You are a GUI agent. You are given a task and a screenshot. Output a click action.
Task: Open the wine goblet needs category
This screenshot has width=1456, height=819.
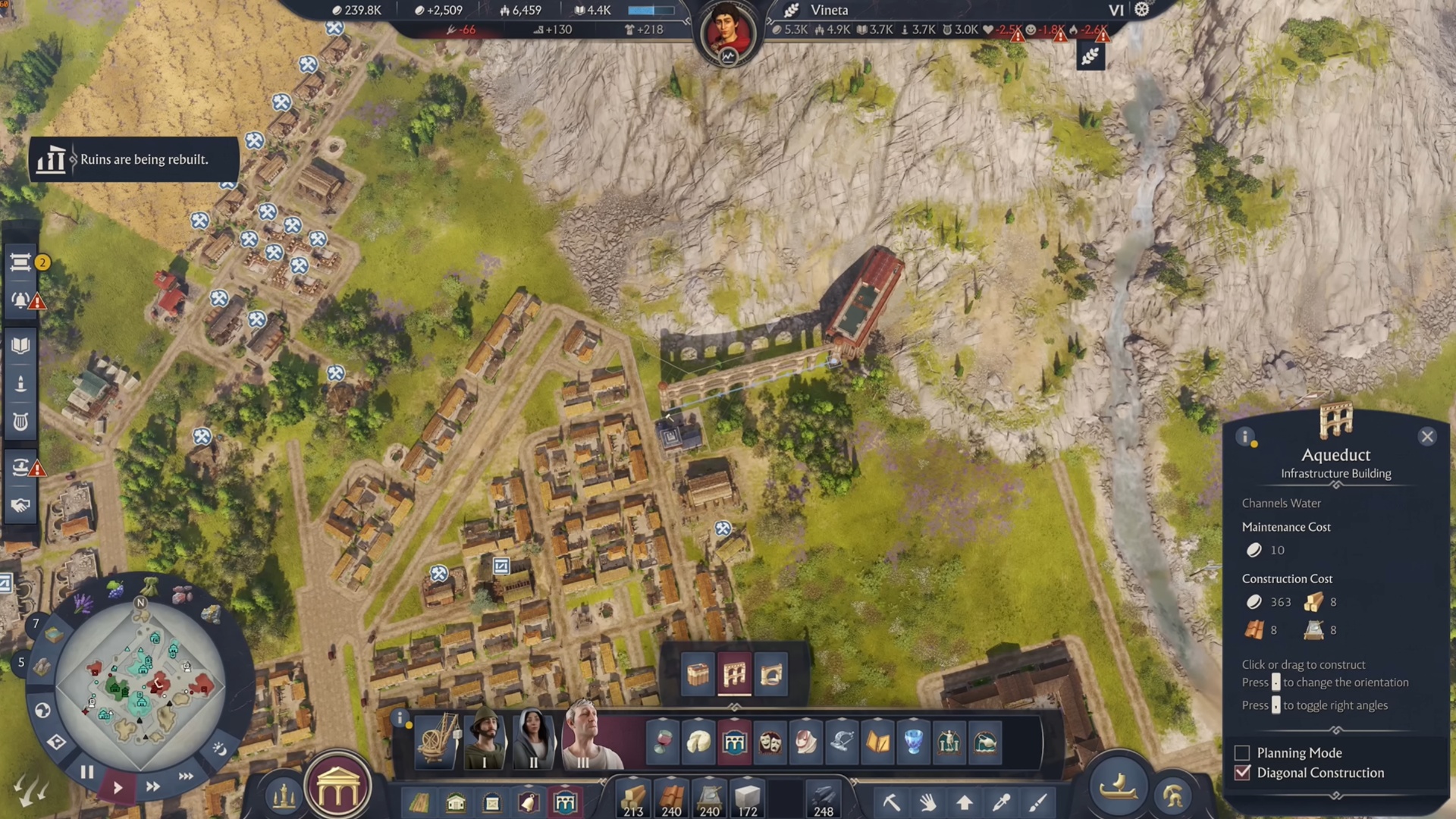coord(661,742)
